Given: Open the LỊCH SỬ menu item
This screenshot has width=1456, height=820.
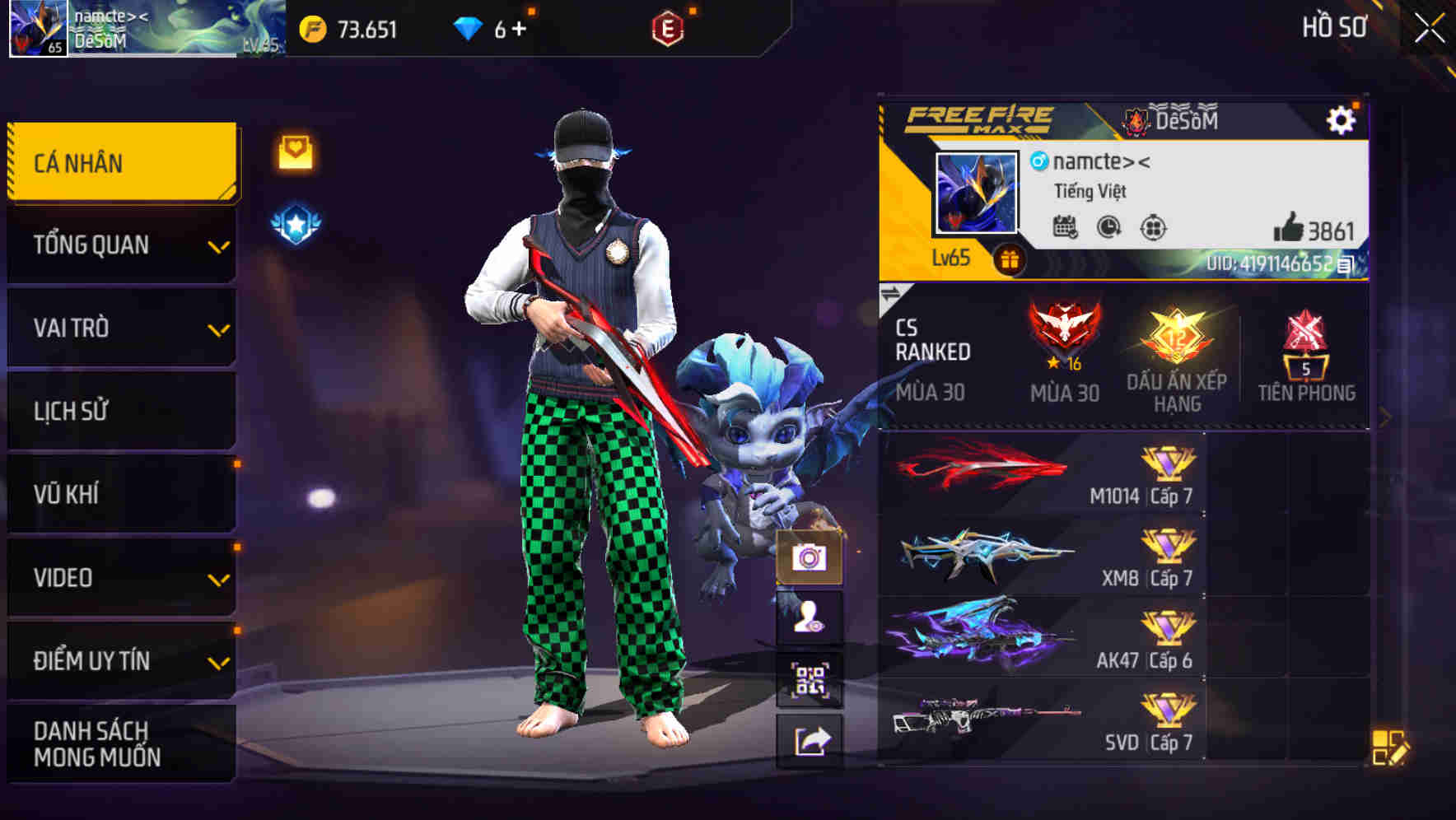Looking at the screenshot, I should (119, 410).
